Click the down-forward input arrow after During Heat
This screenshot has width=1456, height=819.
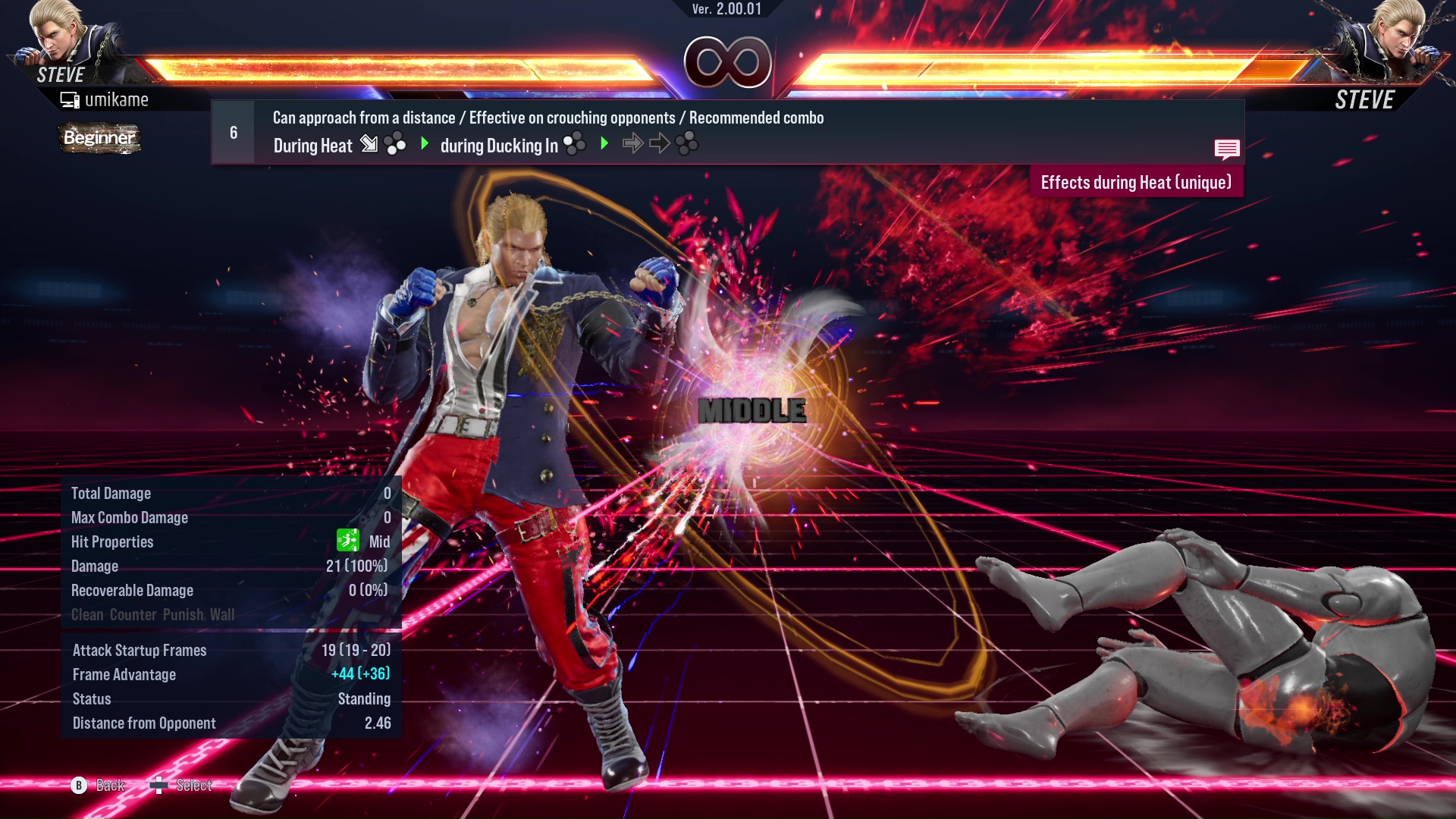coord(371,144)
